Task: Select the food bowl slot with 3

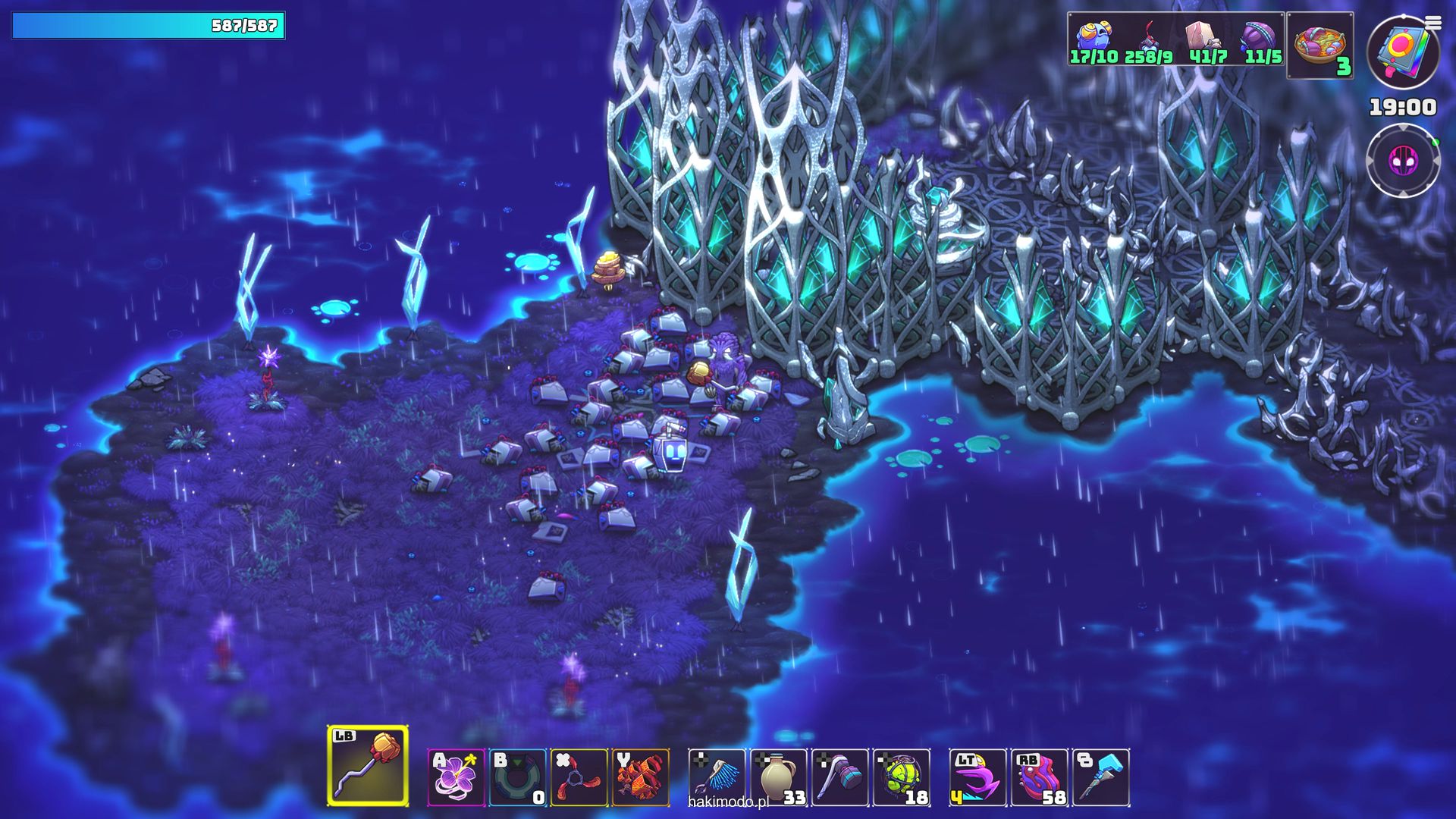Action: [x=1319, y=45]
